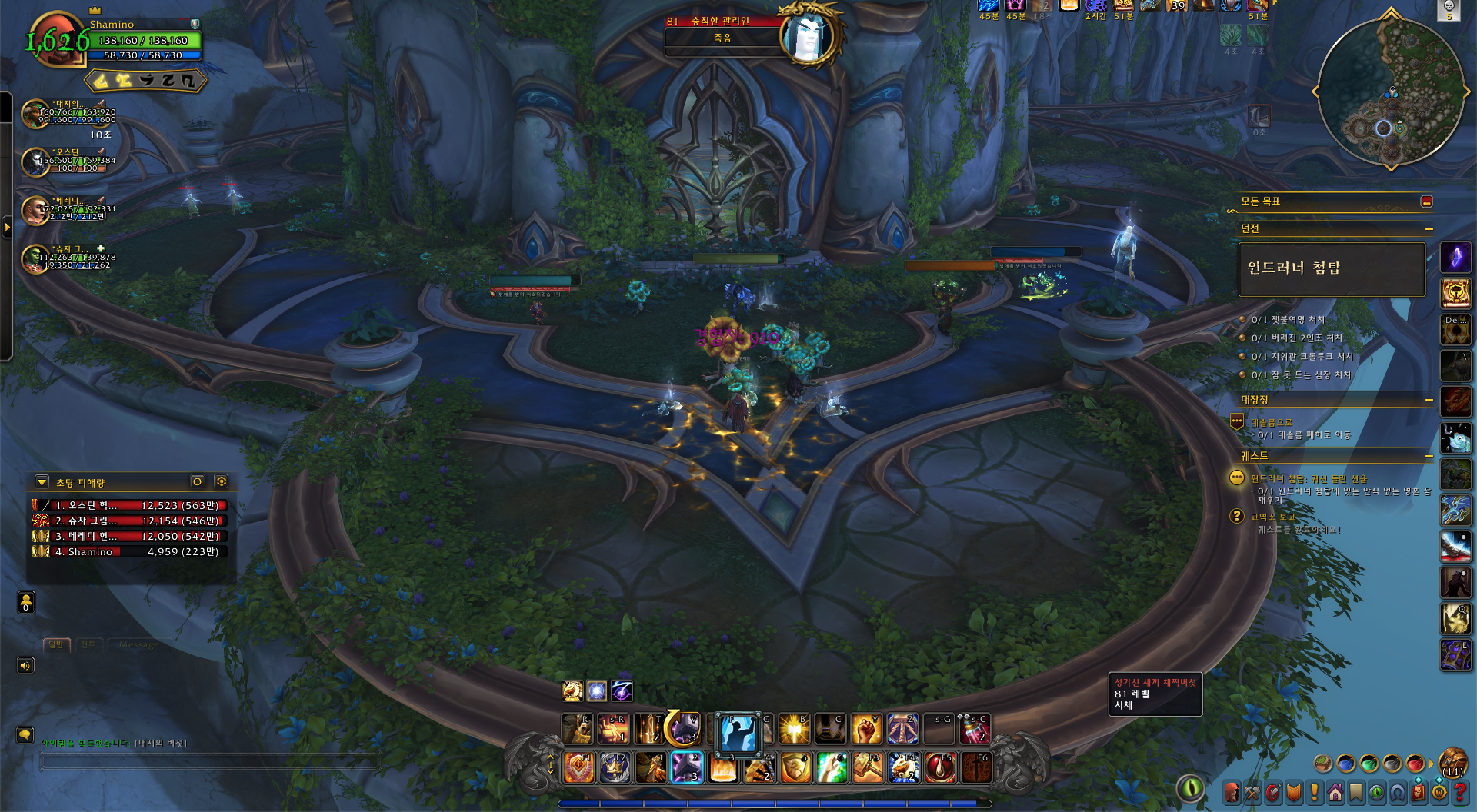
Task: Open the purple house housing micro button
Action: point(1335,792)
